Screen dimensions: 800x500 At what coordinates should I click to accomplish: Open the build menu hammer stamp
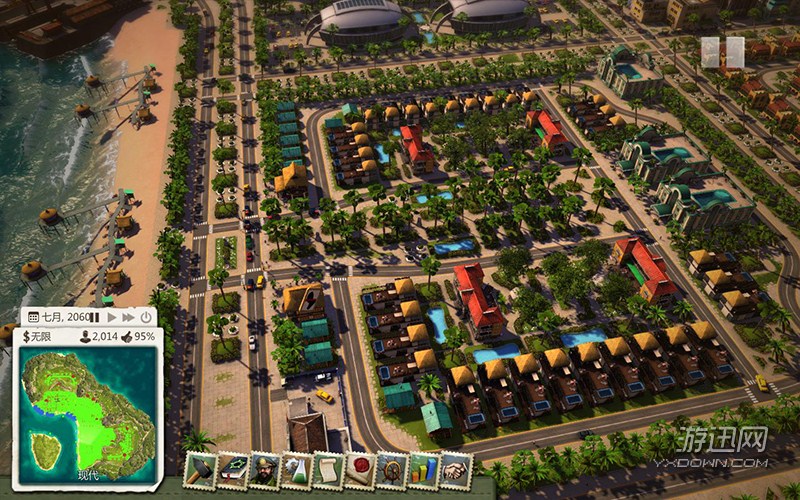[202, 469]
